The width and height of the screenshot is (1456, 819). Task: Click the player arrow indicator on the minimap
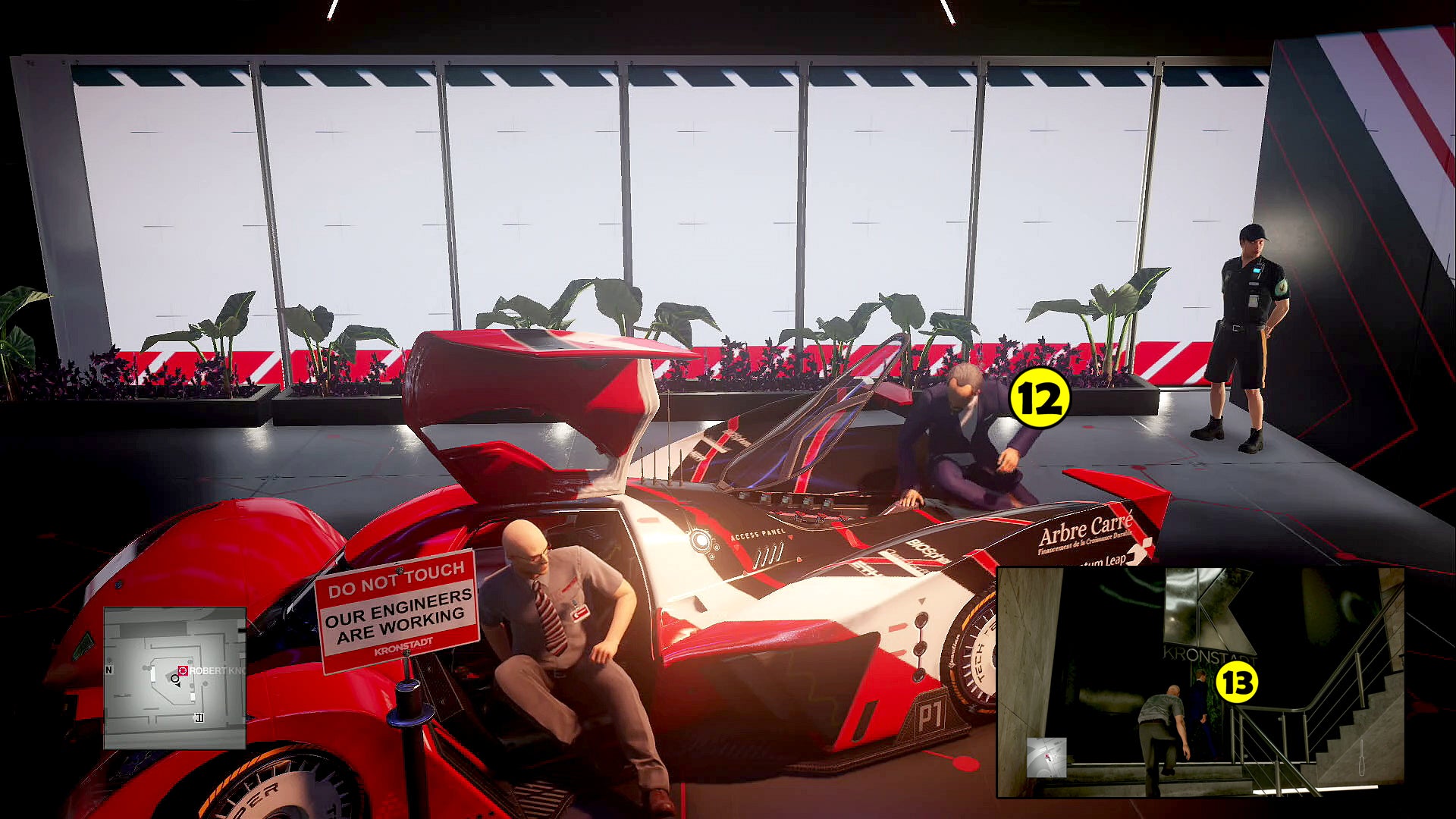point(176,681)
